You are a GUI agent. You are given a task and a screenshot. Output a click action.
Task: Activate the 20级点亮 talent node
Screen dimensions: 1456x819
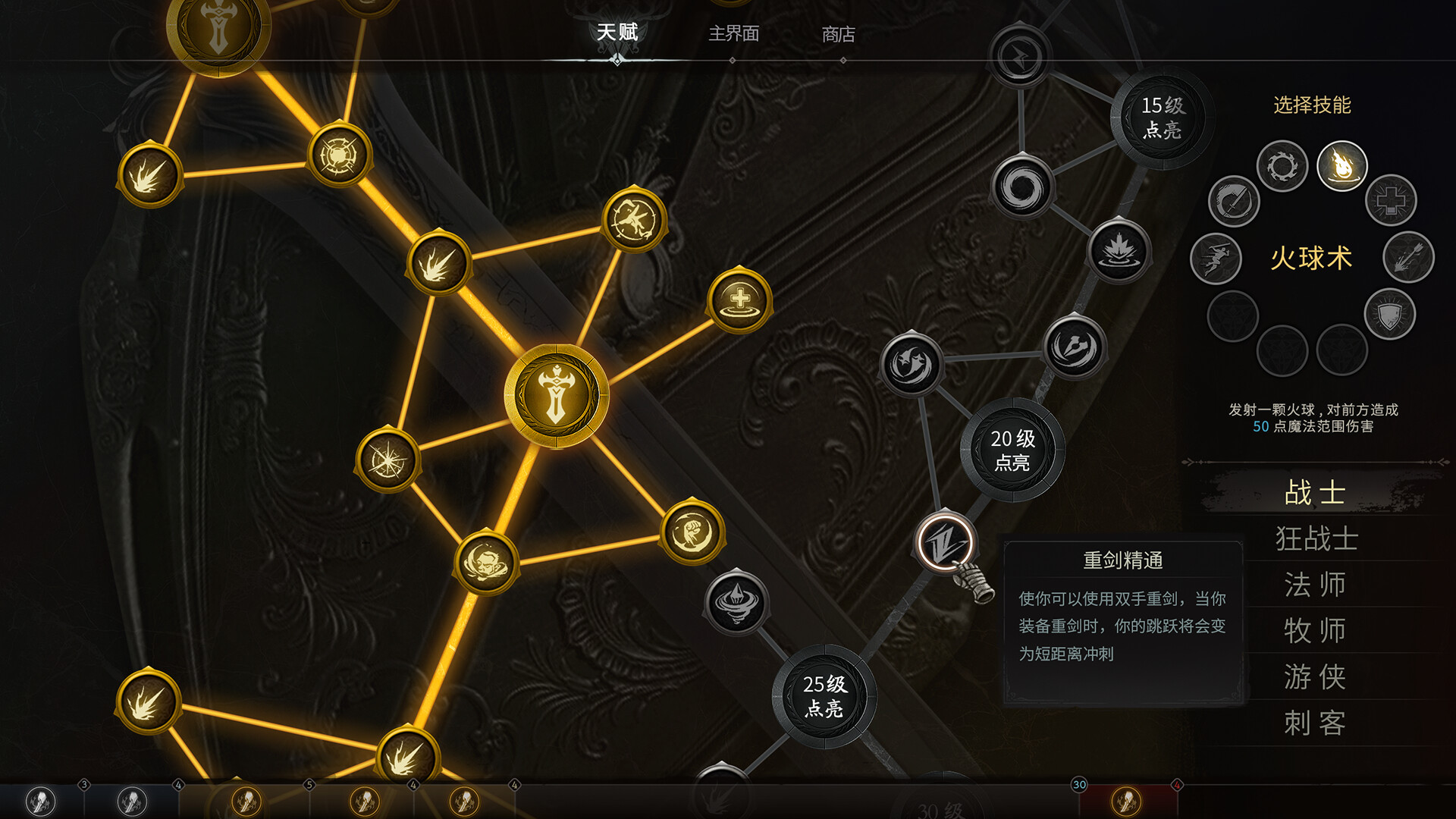click(1014, 450)
